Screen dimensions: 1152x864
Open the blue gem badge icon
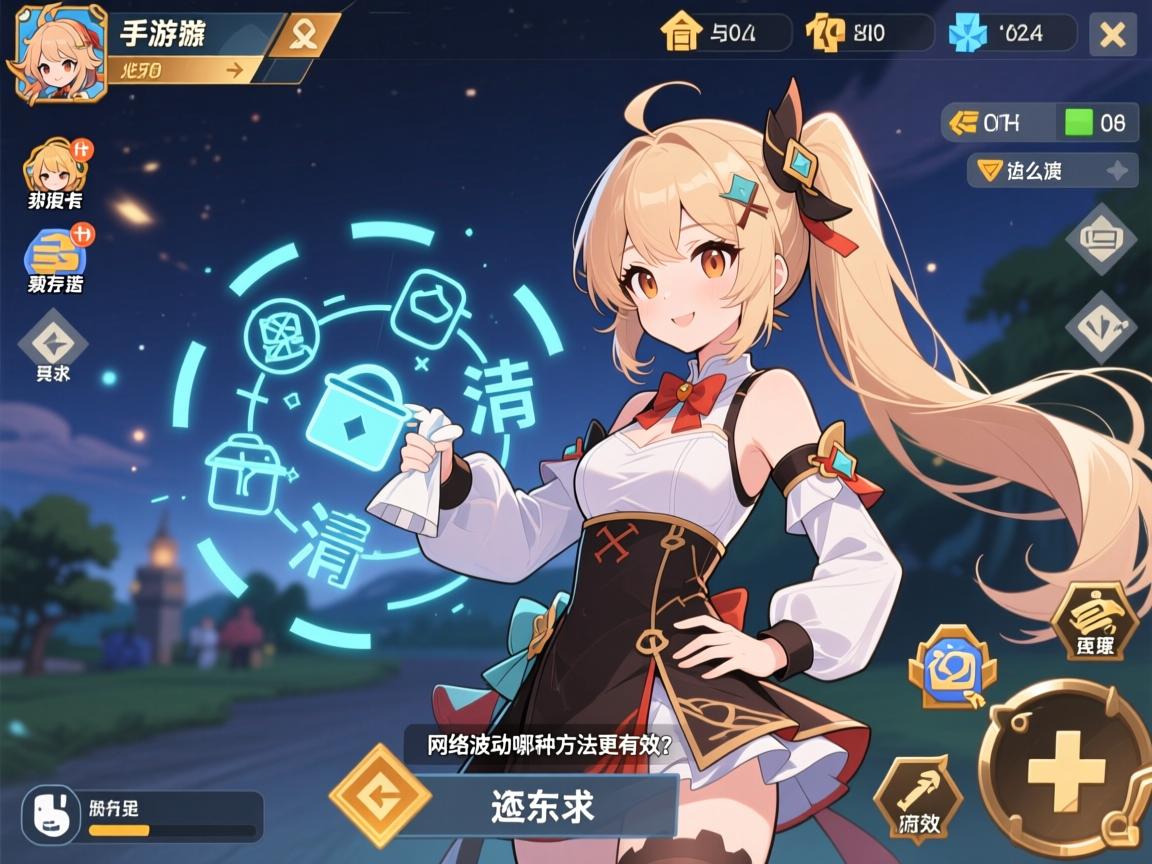(x=952, y=667)
